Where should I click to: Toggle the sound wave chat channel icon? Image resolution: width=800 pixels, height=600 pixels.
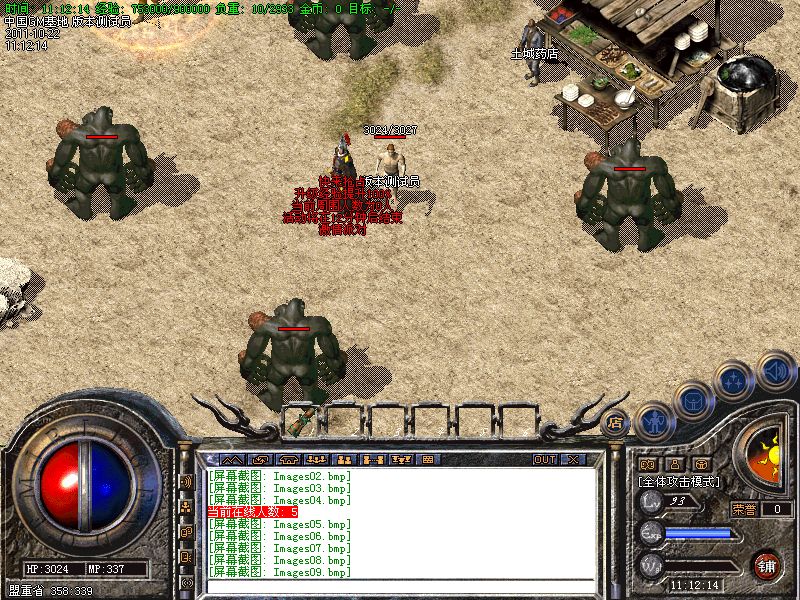point(186,481)
